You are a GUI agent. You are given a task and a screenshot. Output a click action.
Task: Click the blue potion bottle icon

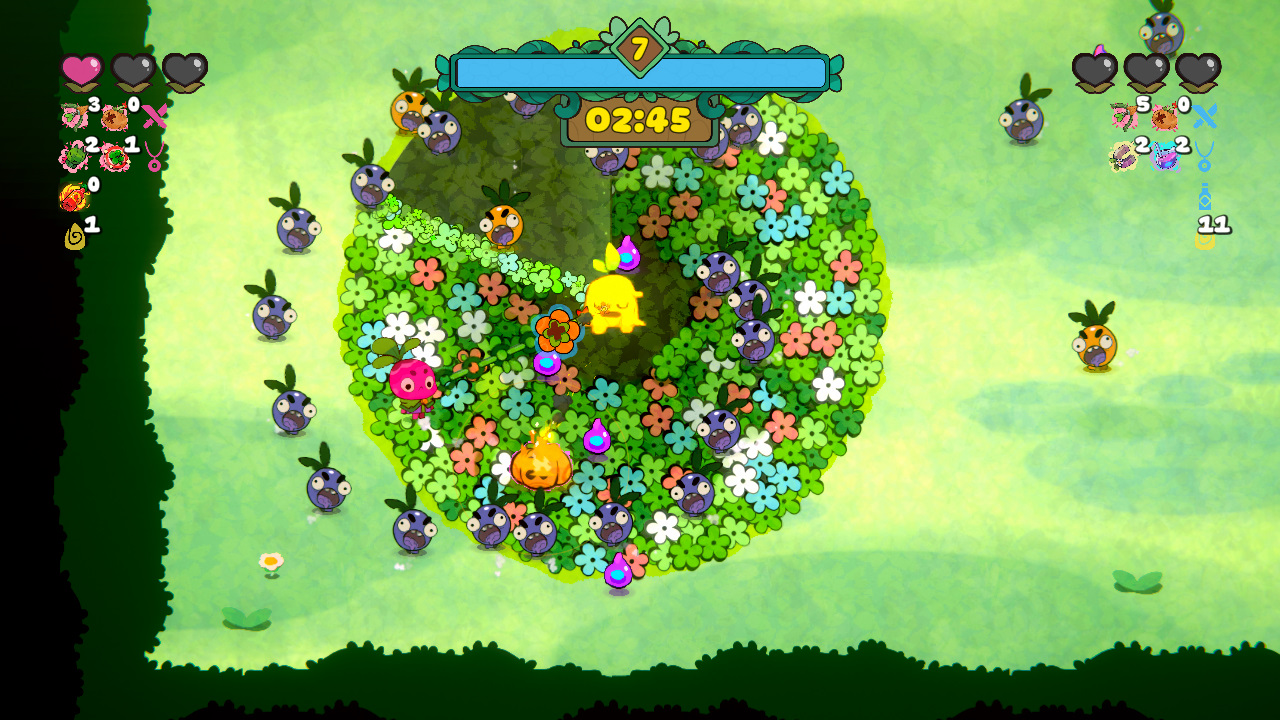click(x=1205, y=197)
